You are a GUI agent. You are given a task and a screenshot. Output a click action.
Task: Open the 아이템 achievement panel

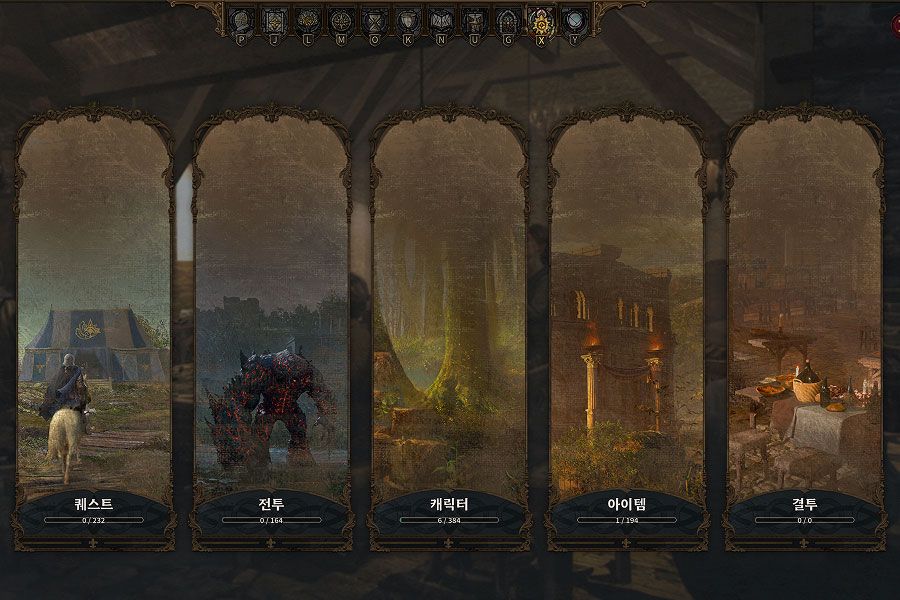[627, 330]
